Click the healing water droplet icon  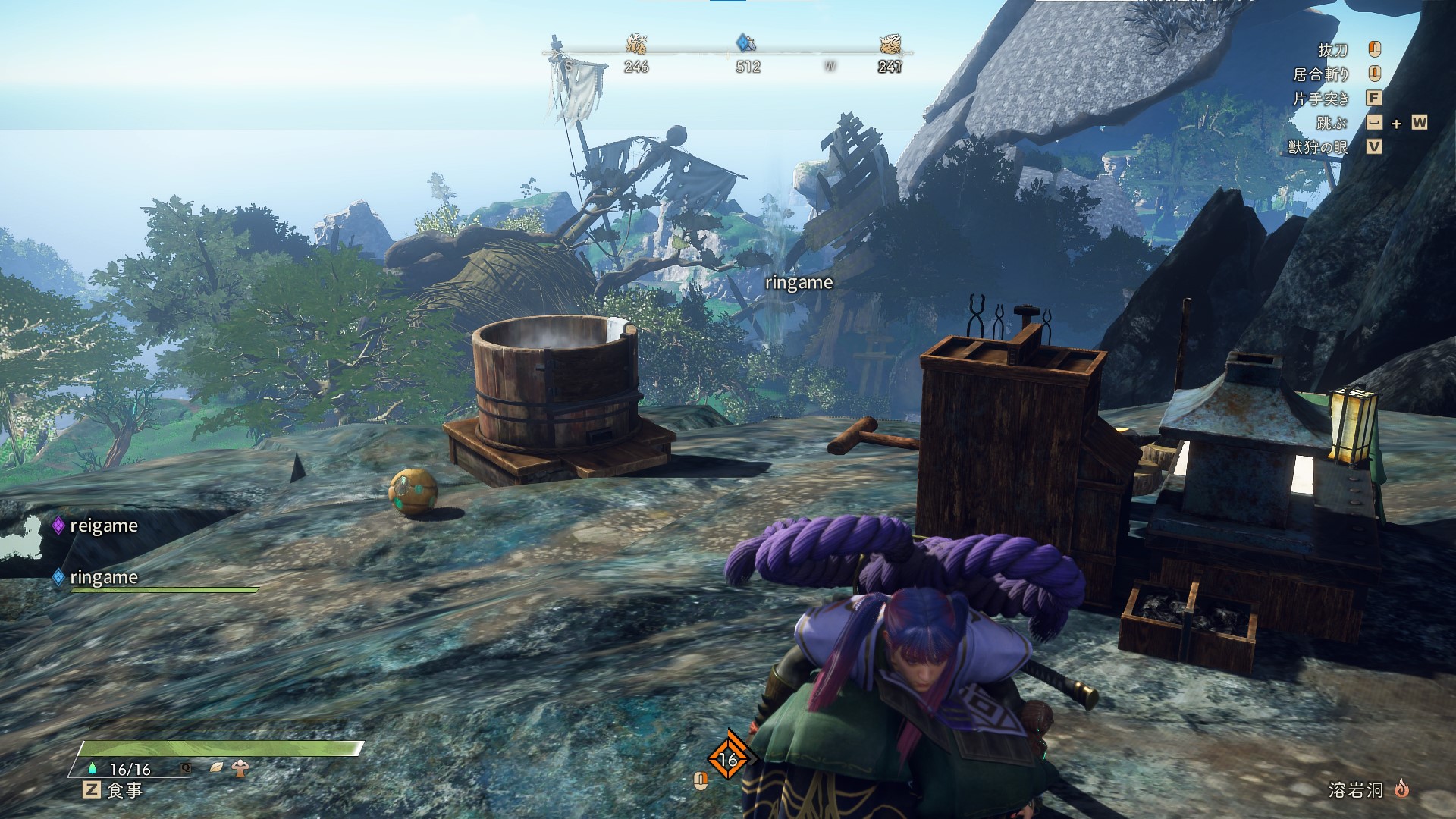pyautogui.click(x=93, y=768)
